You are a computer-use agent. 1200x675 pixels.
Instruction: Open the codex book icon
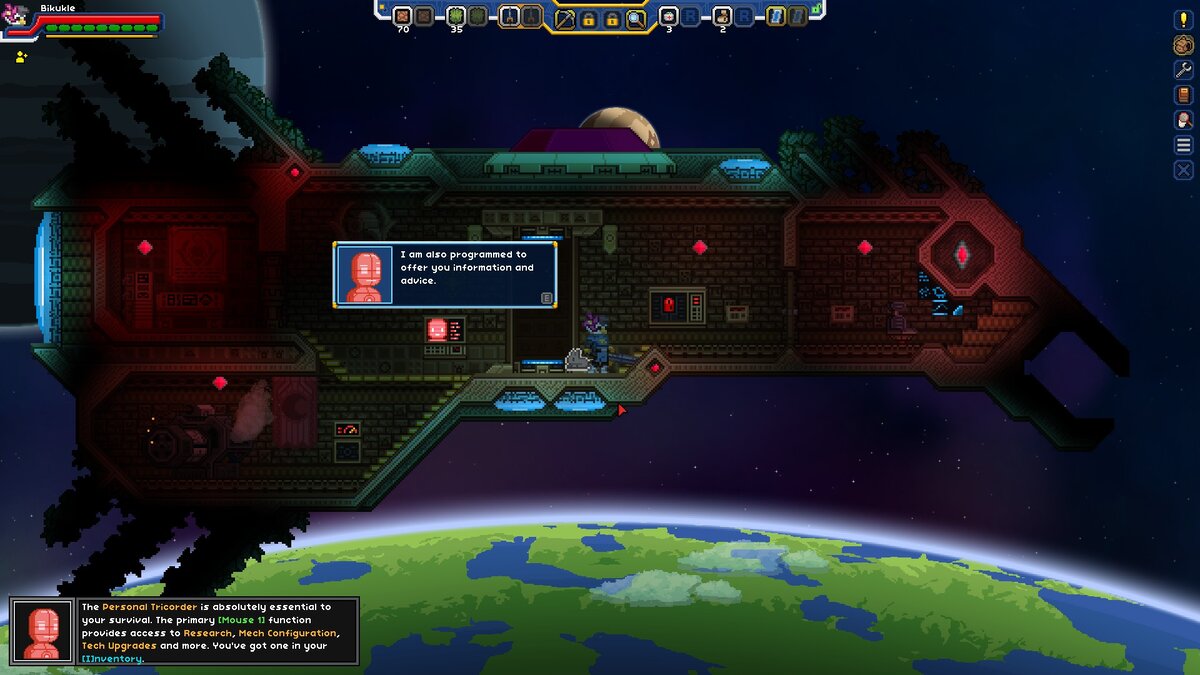click(x=1184, y=95)
